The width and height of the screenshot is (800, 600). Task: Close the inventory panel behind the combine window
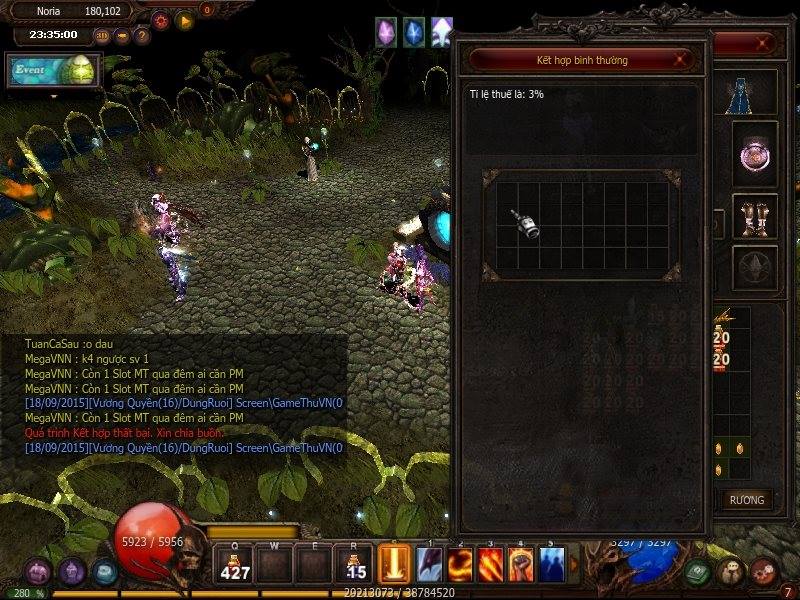pos(765,44)
